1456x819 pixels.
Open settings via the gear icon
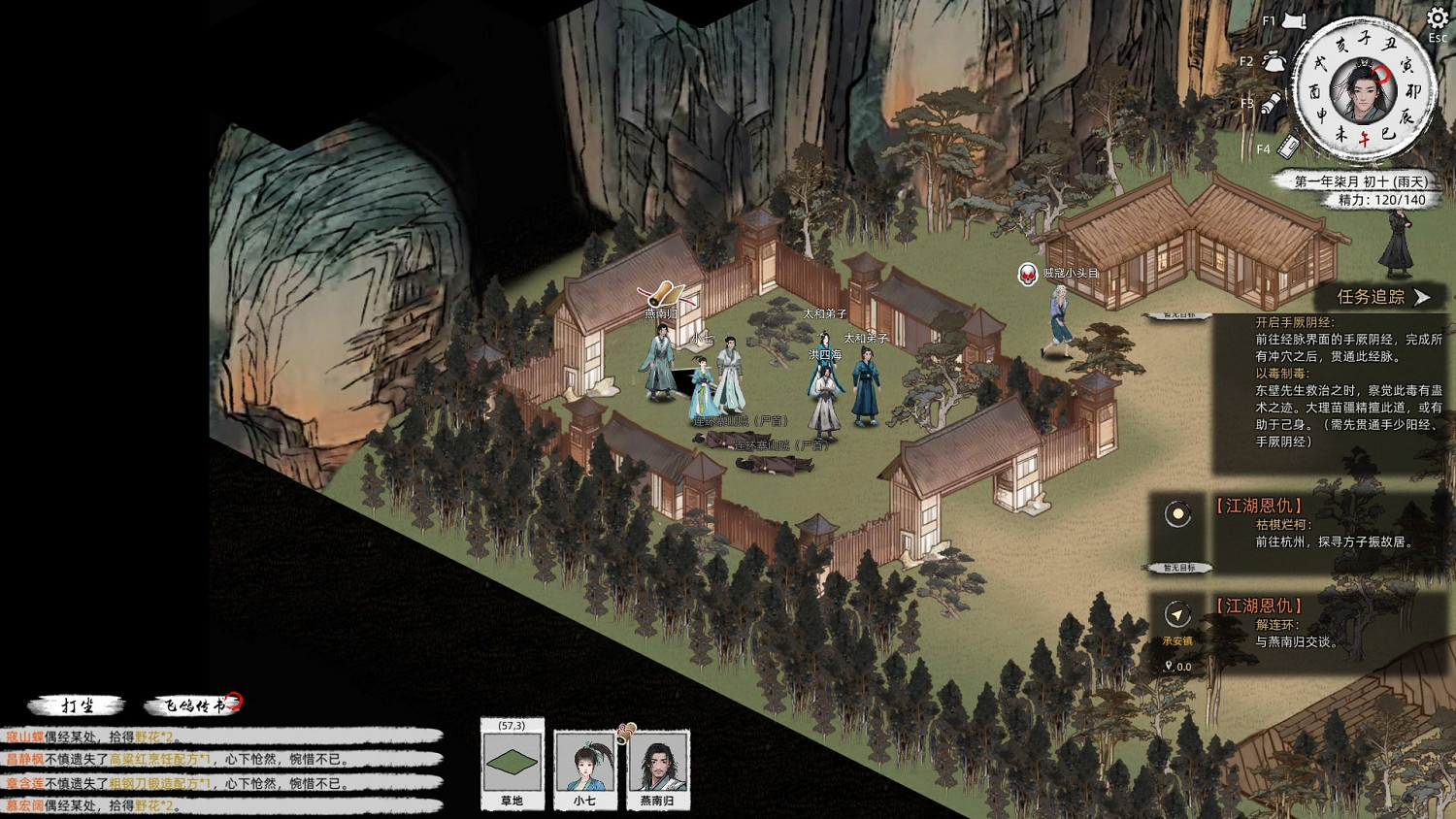point(1437,19)
